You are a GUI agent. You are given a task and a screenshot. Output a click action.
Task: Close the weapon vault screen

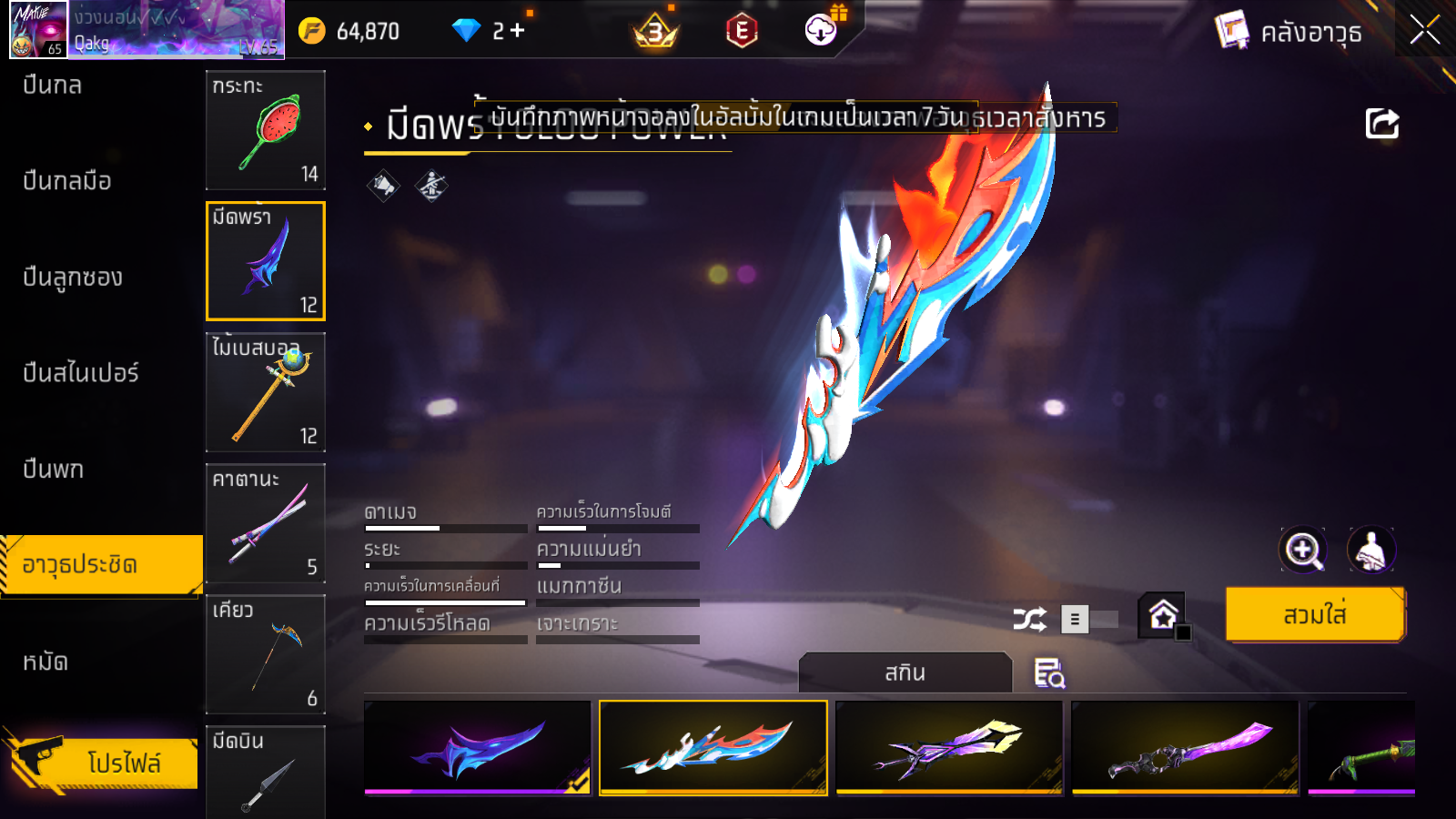(x=1424, y=30)
